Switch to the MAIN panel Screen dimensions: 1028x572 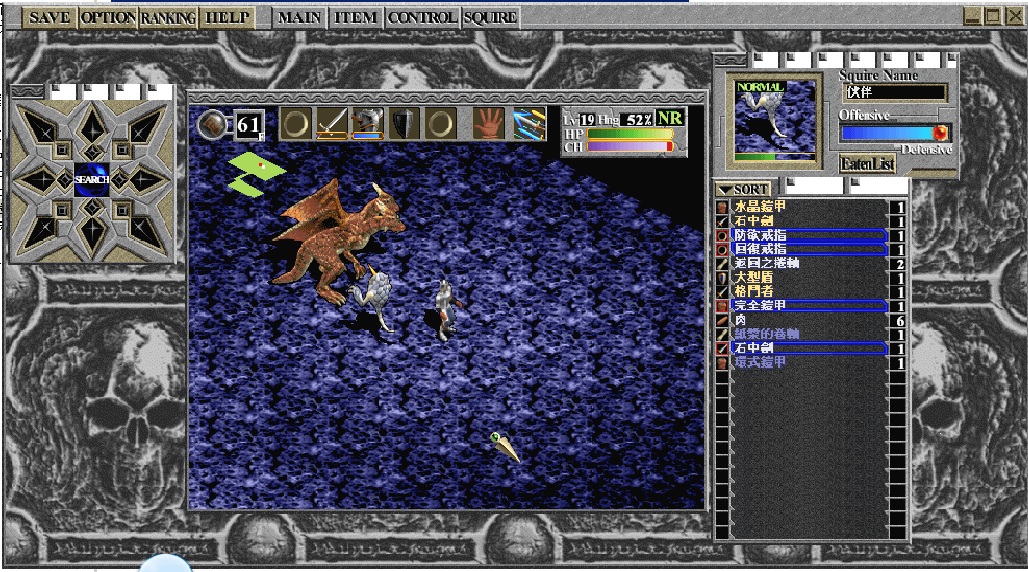tap(299, 17)
